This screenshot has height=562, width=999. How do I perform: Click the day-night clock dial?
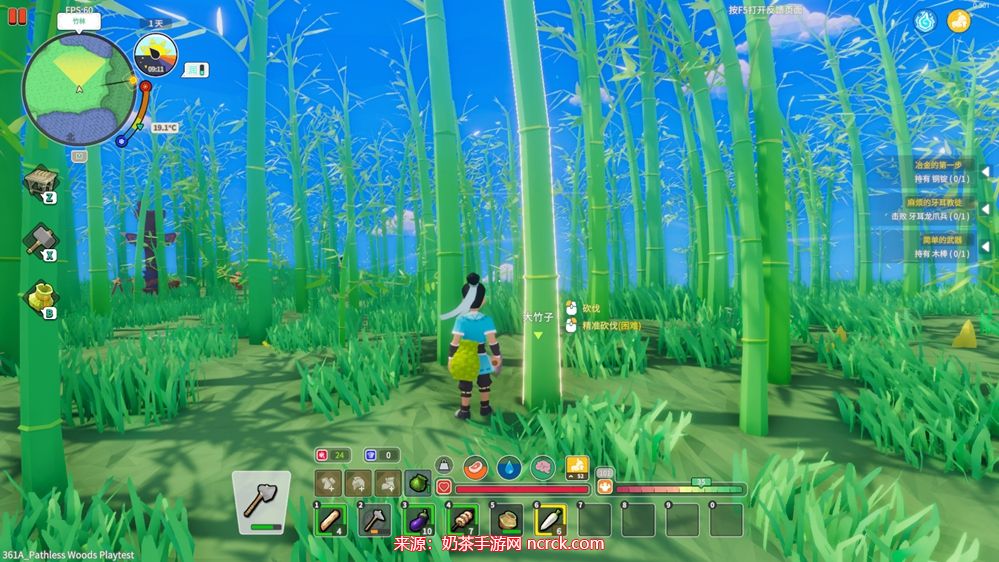coord(155,54)
